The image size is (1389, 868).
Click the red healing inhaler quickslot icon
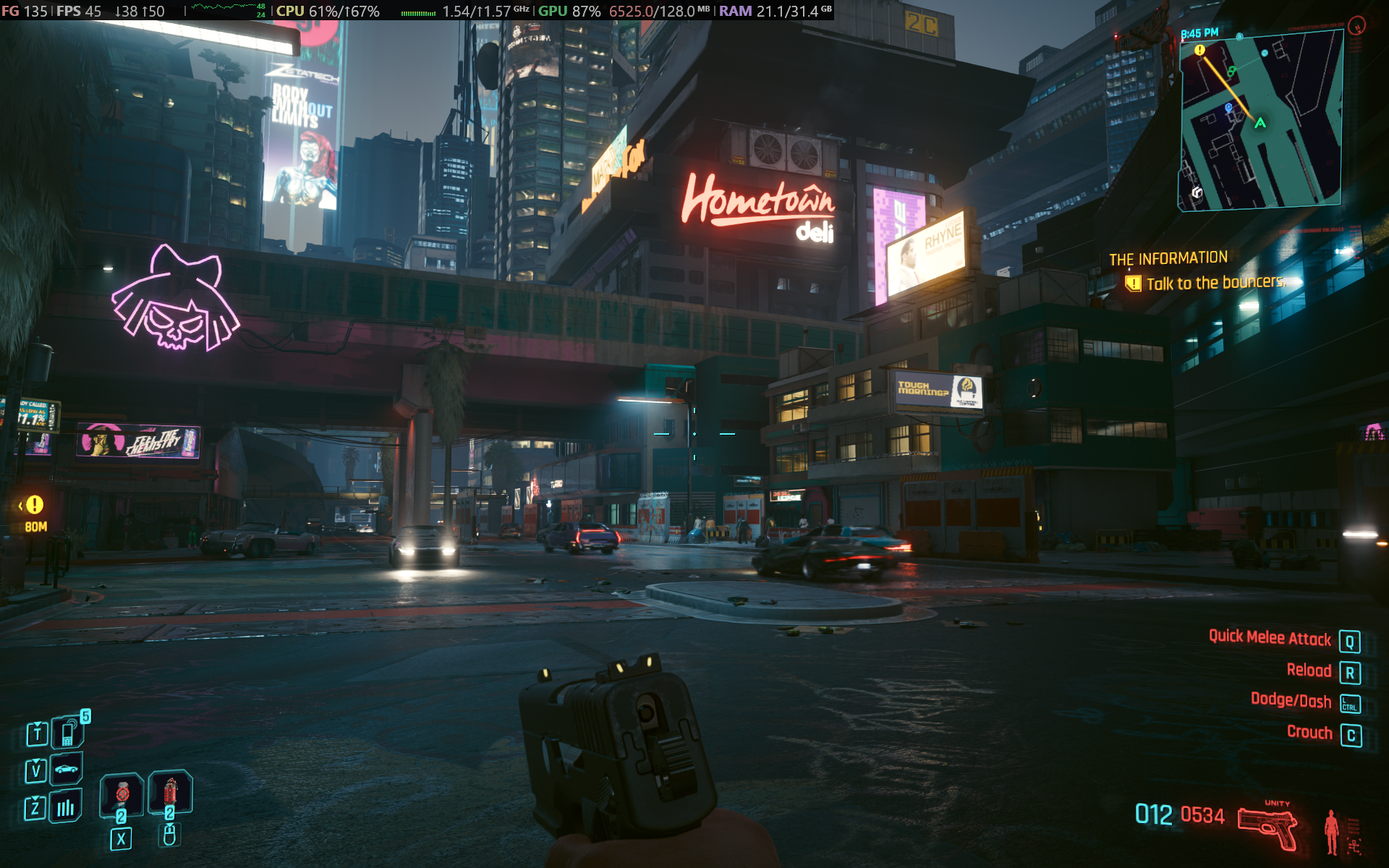170,790
